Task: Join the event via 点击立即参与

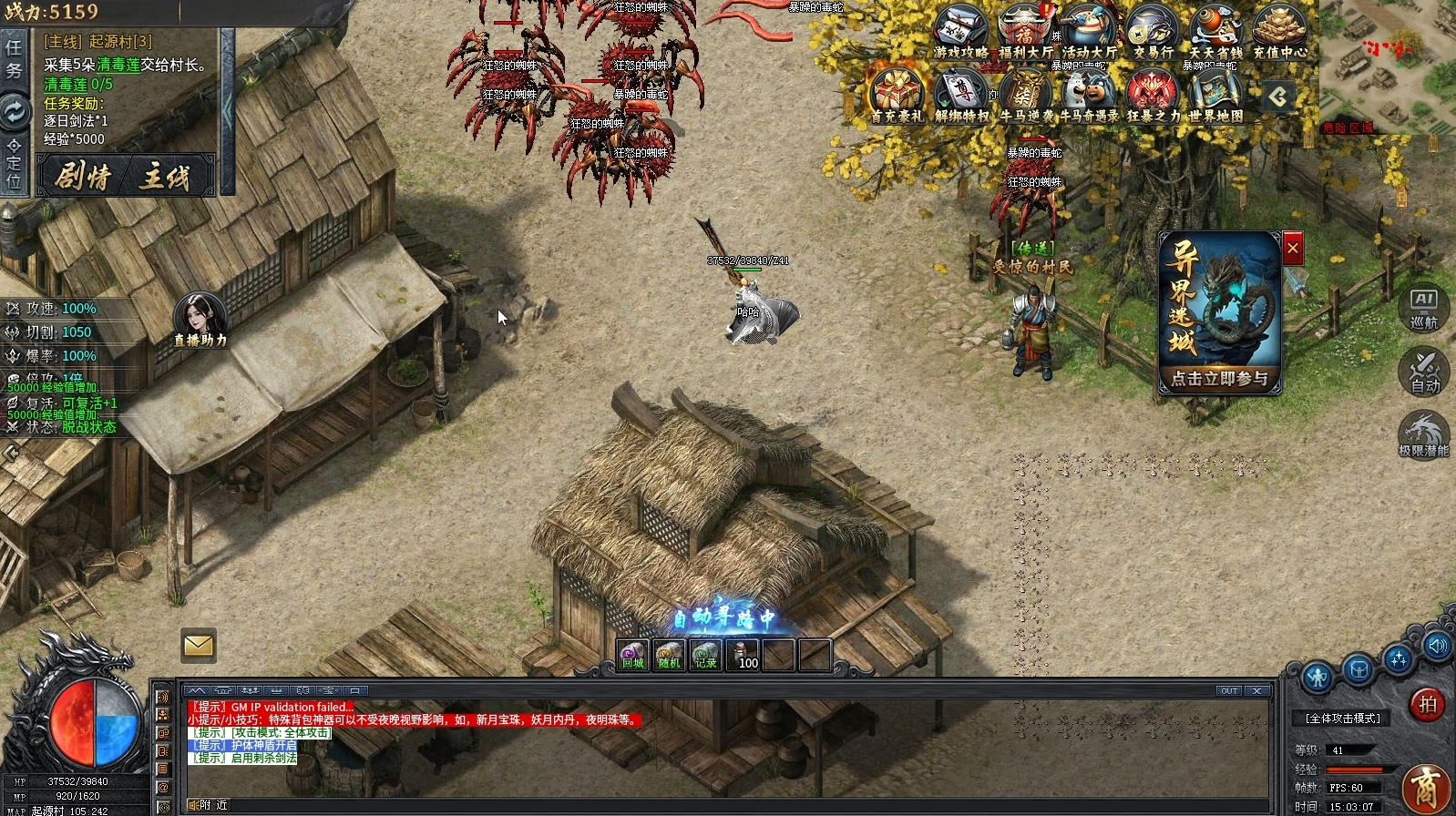Action: coord(1219,379)
